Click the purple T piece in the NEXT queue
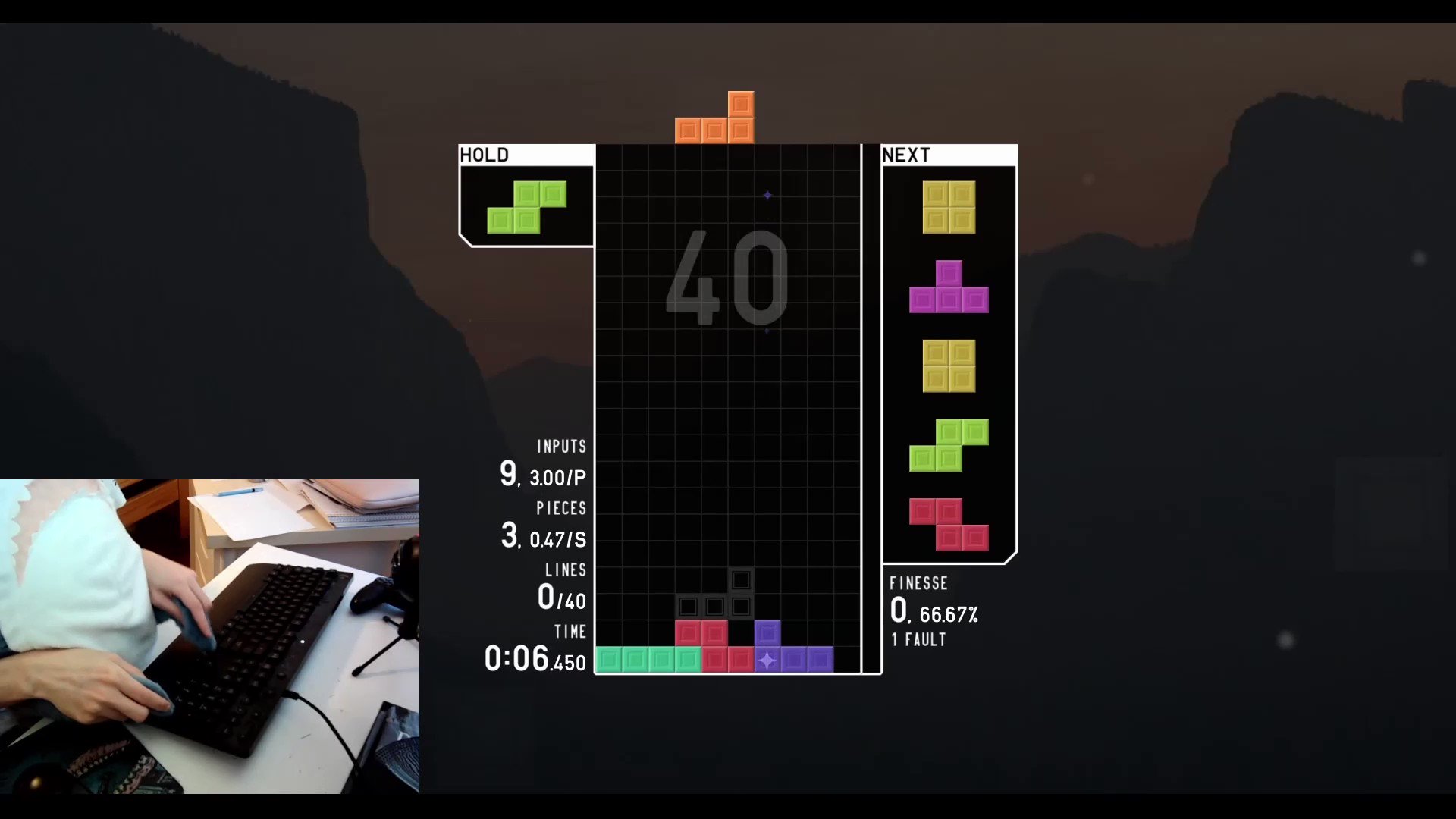This screenshot has width=1456, height=819. (x=949, y=289)
